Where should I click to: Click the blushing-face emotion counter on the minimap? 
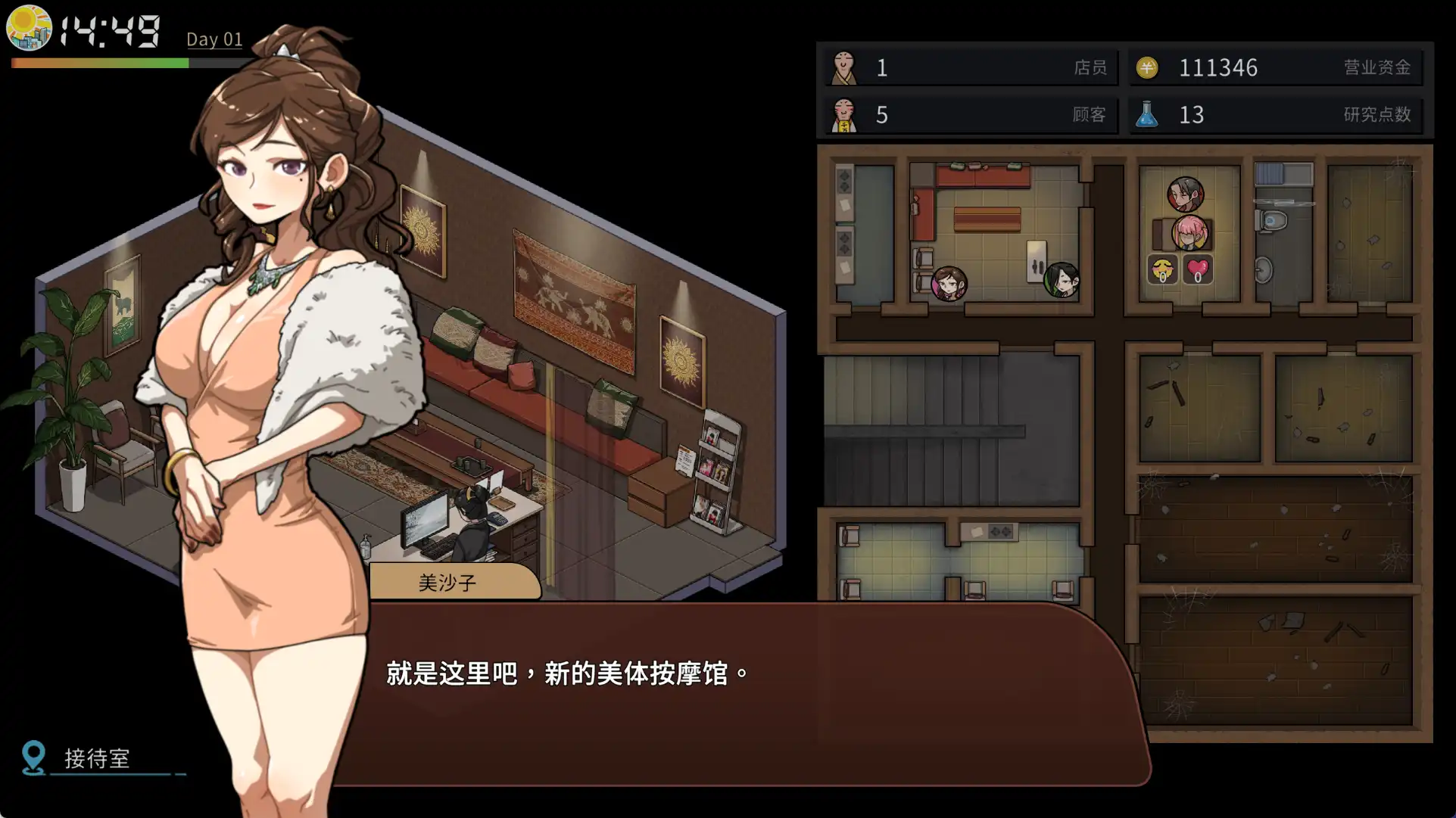pos(1161,269)
